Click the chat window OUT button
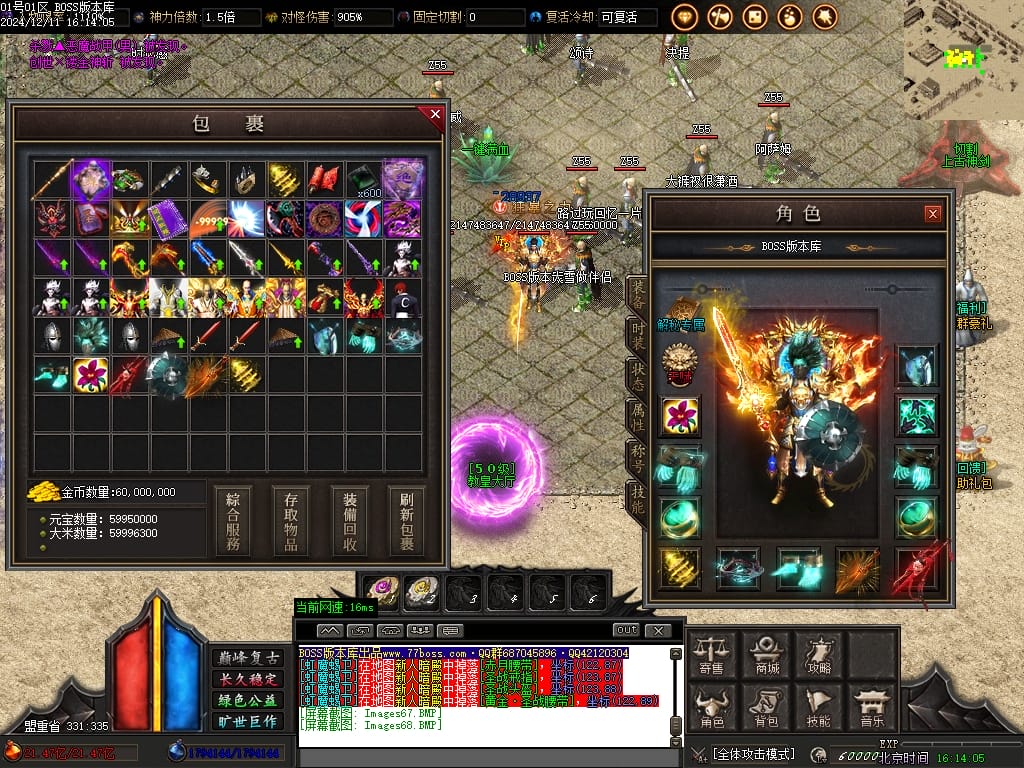This screenshot has width=1024, height=768. [626, 630]
